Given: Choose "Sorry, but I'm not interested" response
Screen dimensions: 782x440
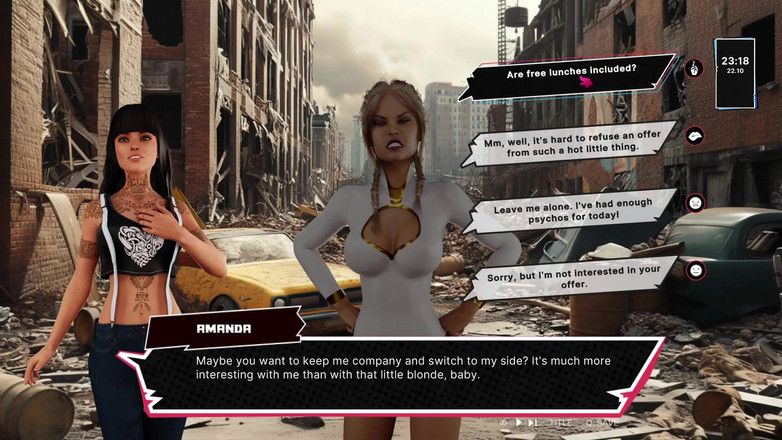Looking at the screenshot, I should click(x=567, y=277).
